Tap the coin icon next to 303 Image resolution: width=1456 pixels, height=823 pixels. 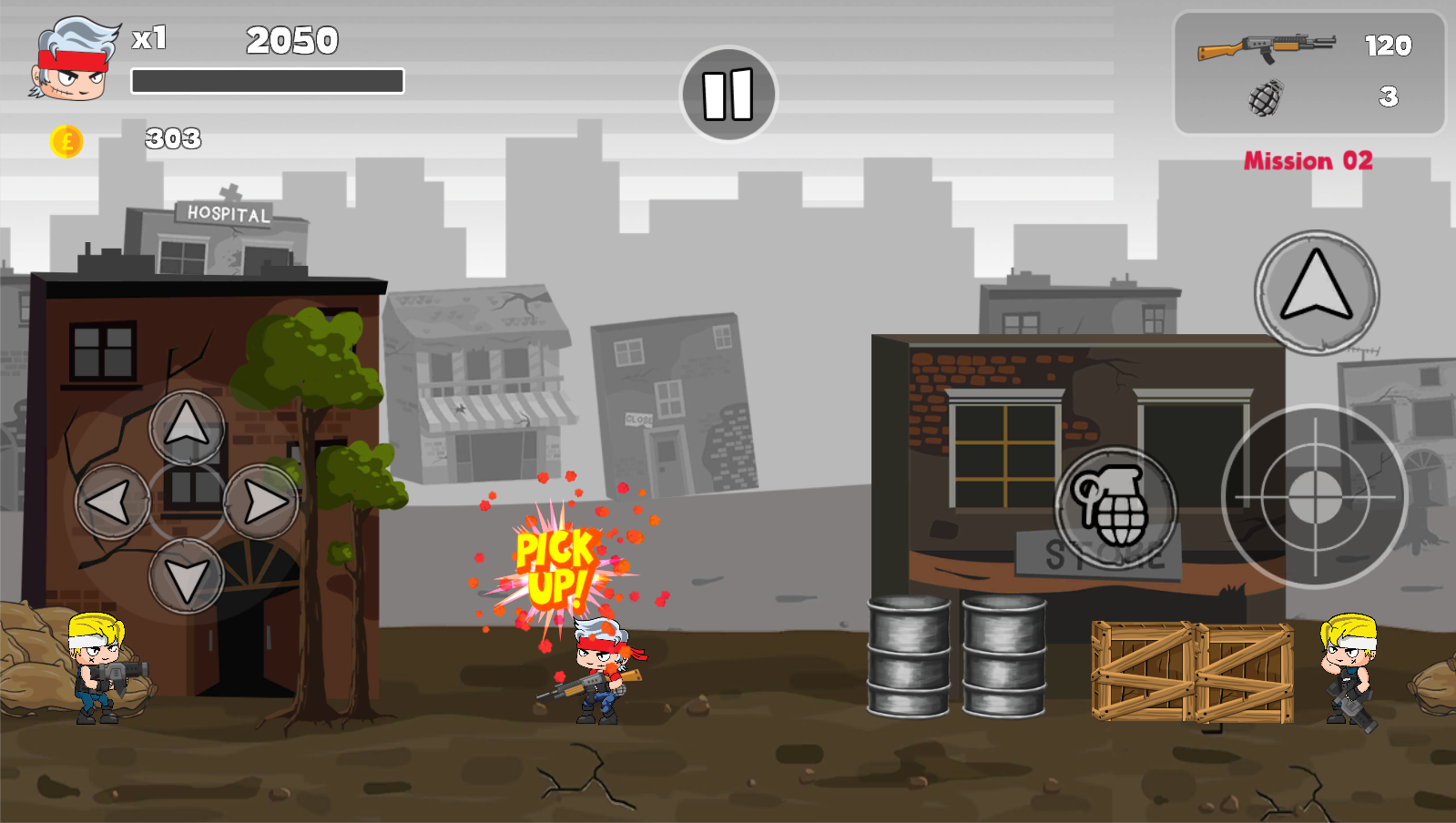pos(67,139)
